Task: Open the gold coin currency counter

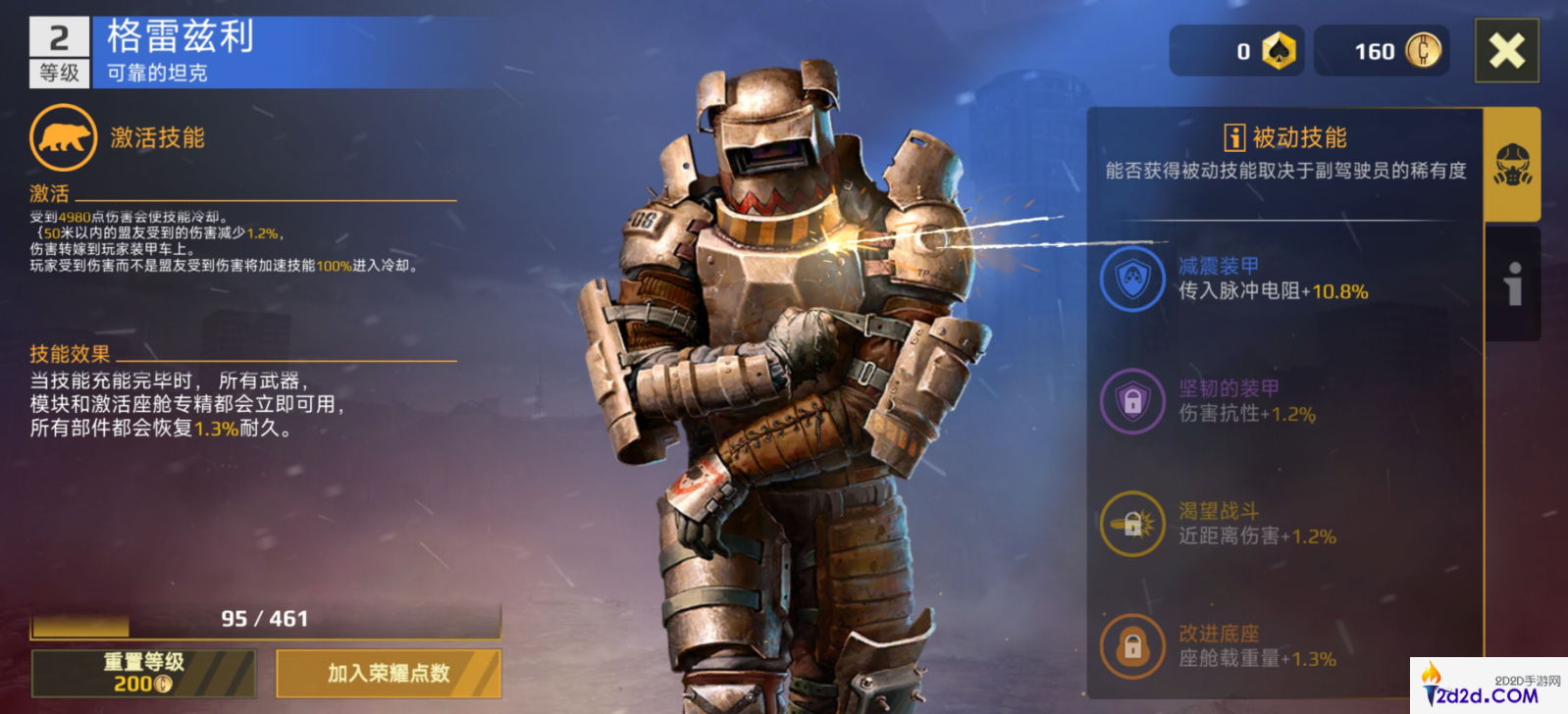Action: (1382, 51)
